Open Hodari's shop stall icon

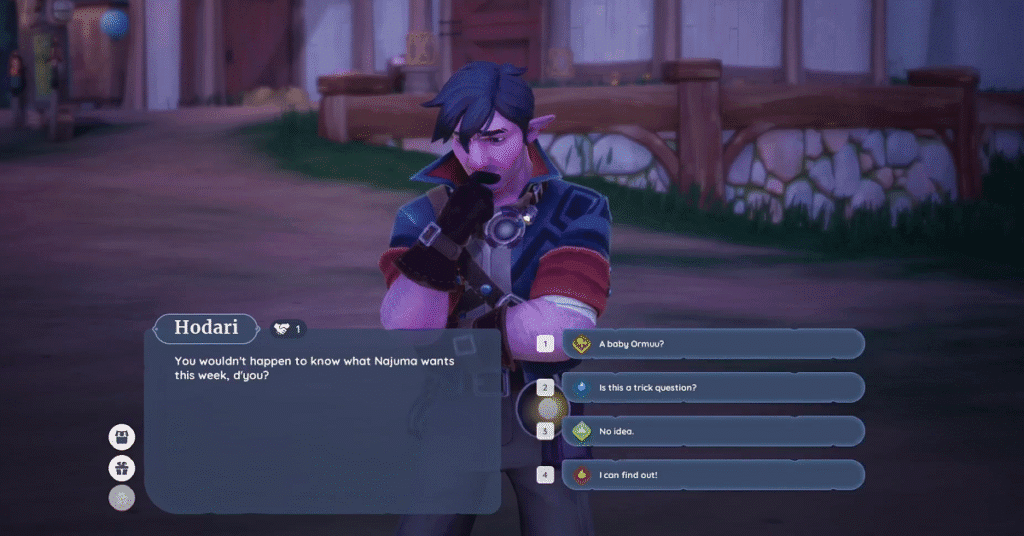pos(122,436)
